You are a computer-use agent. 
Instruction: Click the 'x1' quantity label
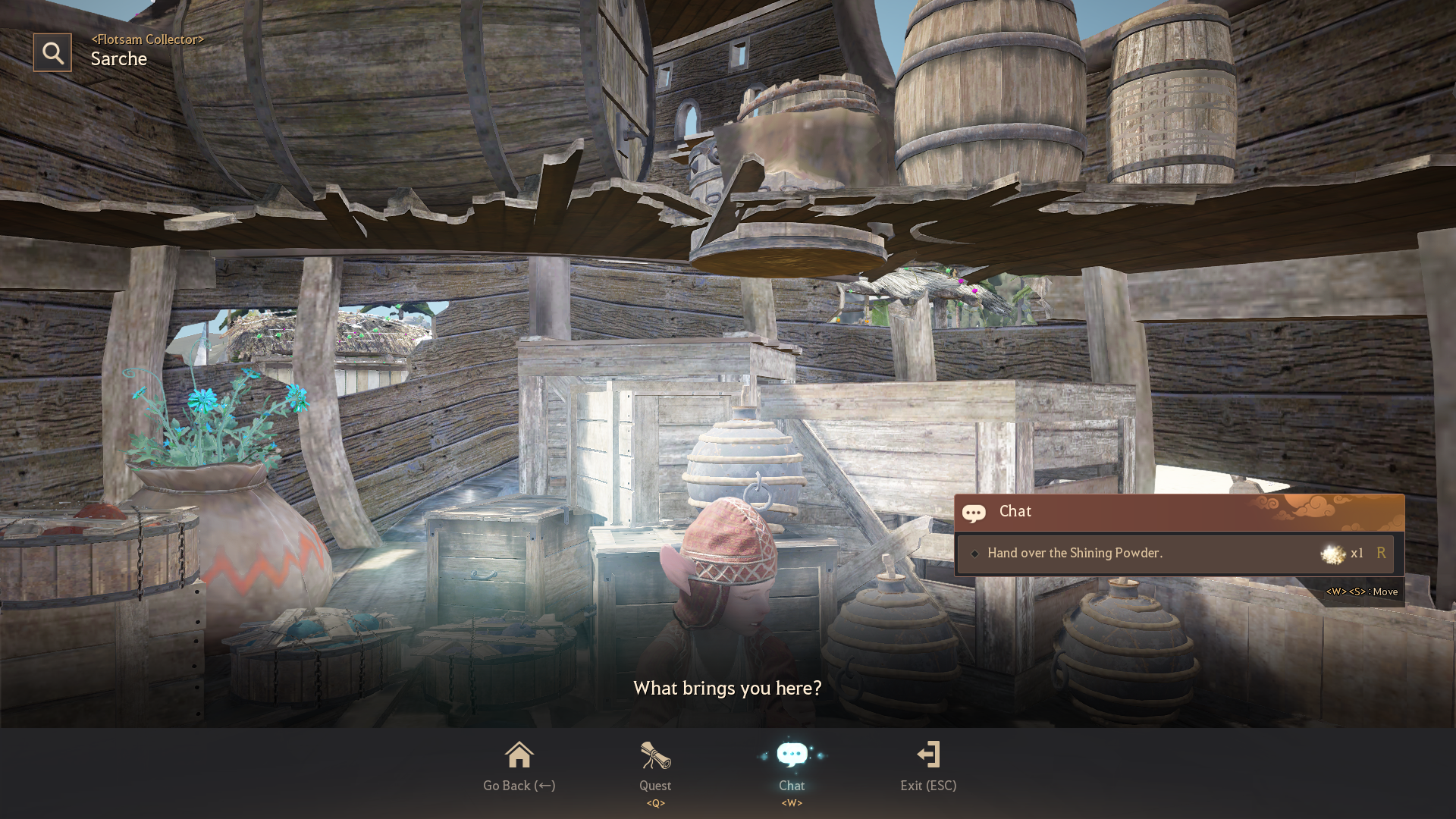(1357, 554)
